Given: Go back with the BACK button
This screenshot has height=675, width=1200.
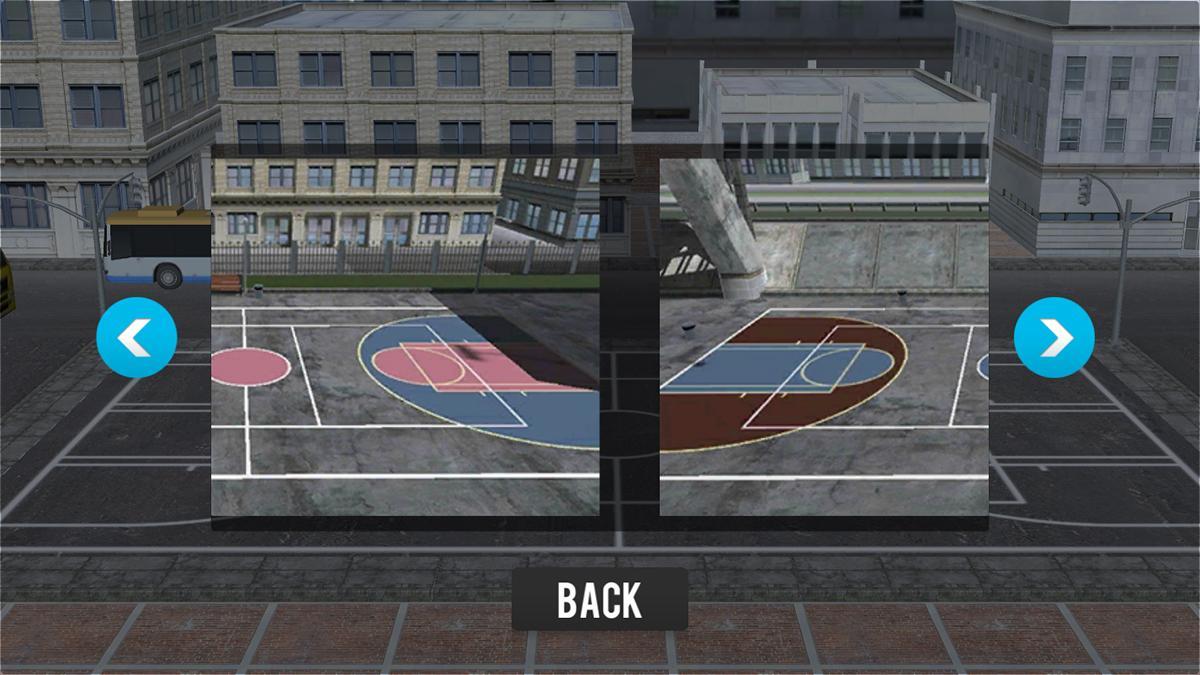Looking at the screenshot, I should (599, 599).
